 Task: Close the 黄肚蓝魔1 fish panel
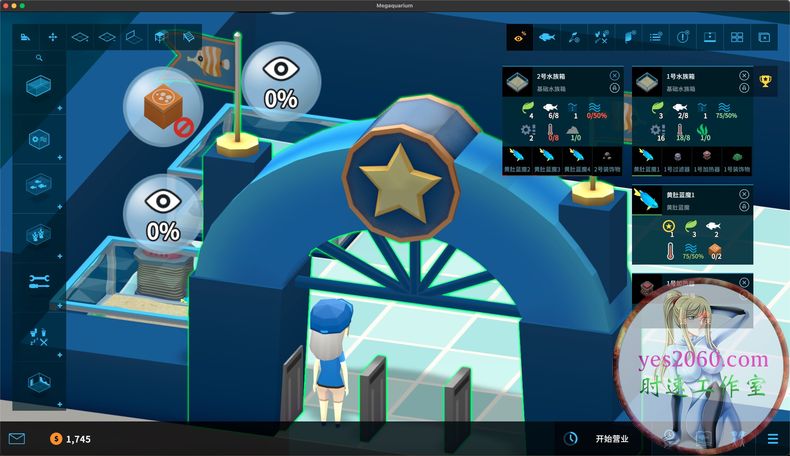point(743,195)
